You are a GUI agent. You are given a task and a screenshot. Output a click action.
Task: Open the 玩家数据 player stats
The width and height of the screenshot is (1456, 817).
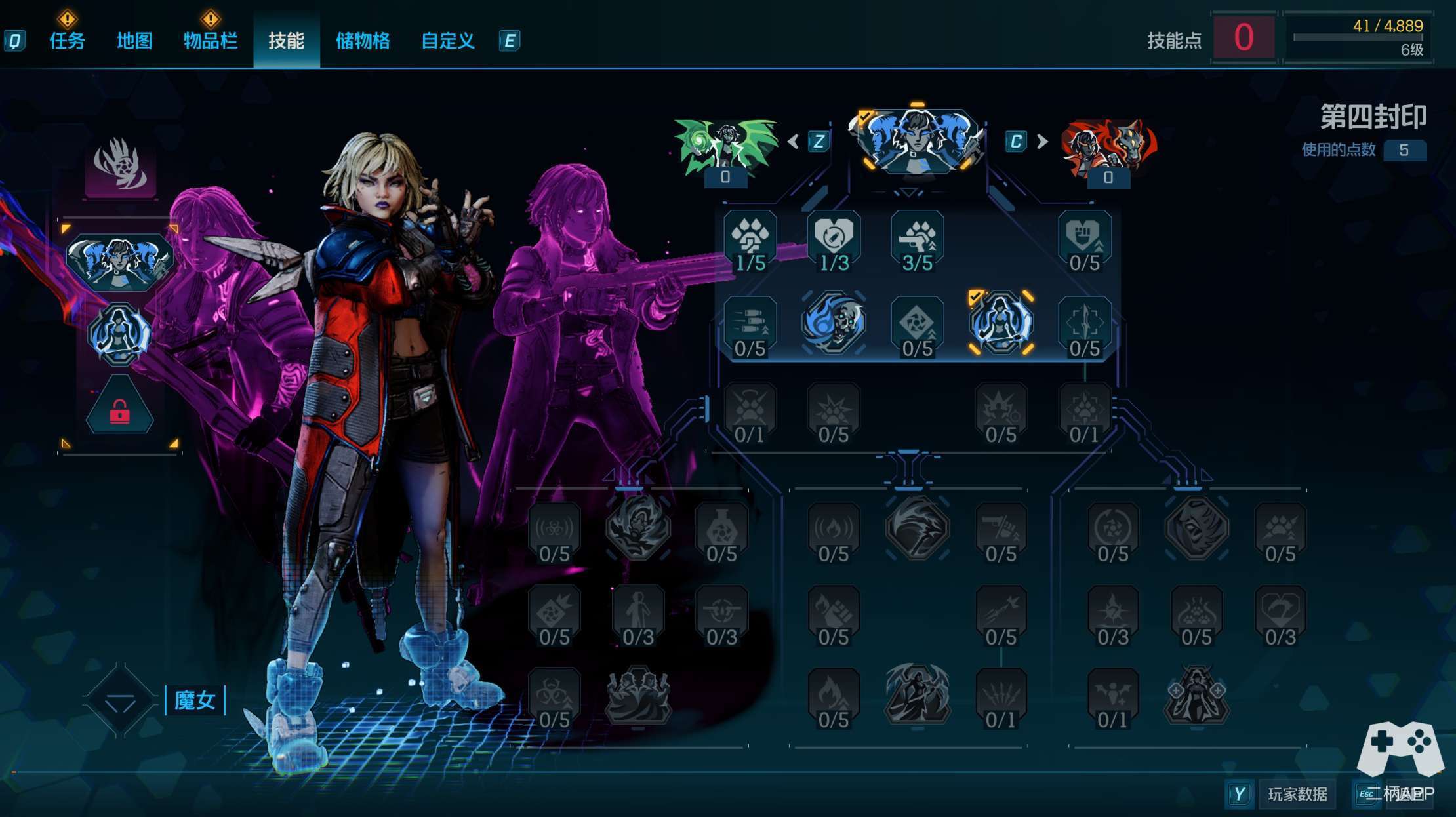1297,795
